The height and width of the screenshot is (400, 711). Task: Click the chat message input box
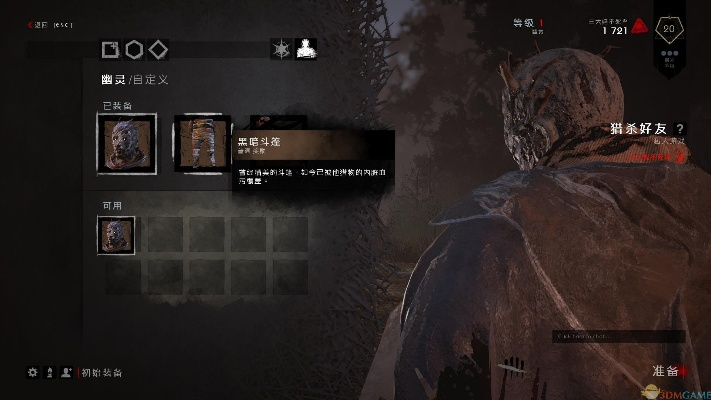pos(618,337)
